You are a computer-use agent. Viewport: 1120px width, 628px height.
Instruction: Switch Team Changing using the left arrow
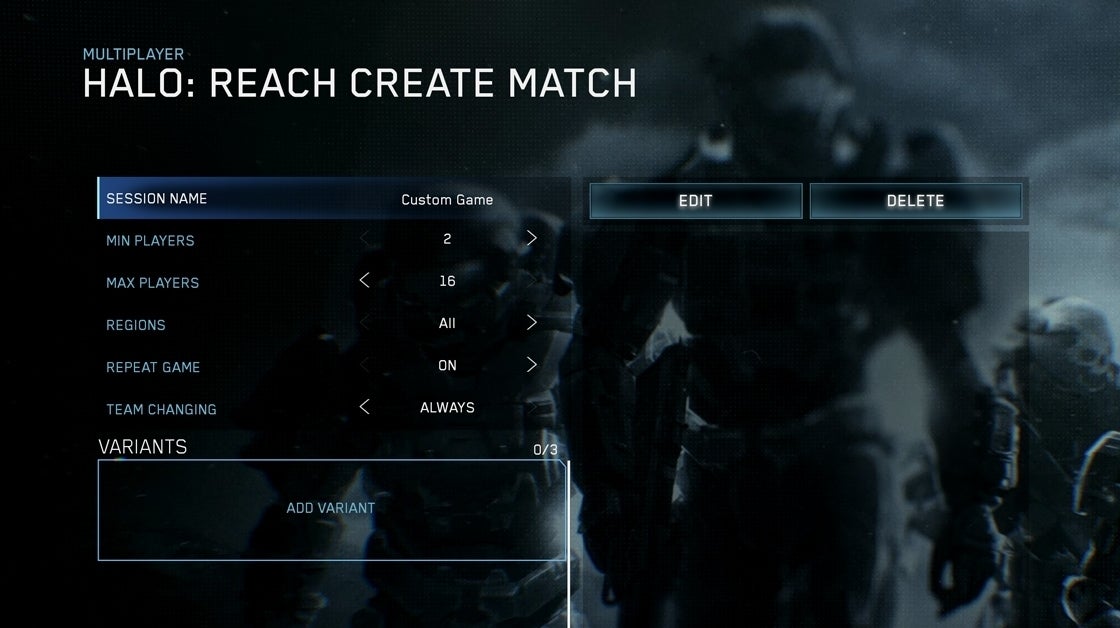point(364,407)
